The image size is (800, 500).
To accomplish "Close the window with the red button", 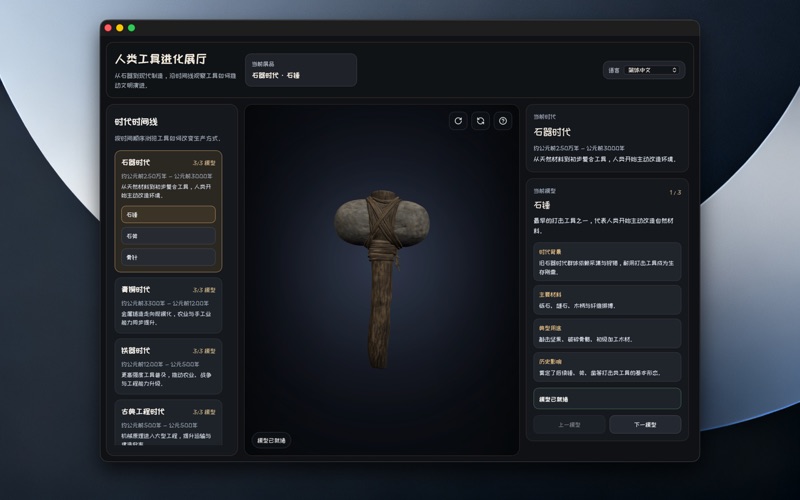I will [108, 28].
